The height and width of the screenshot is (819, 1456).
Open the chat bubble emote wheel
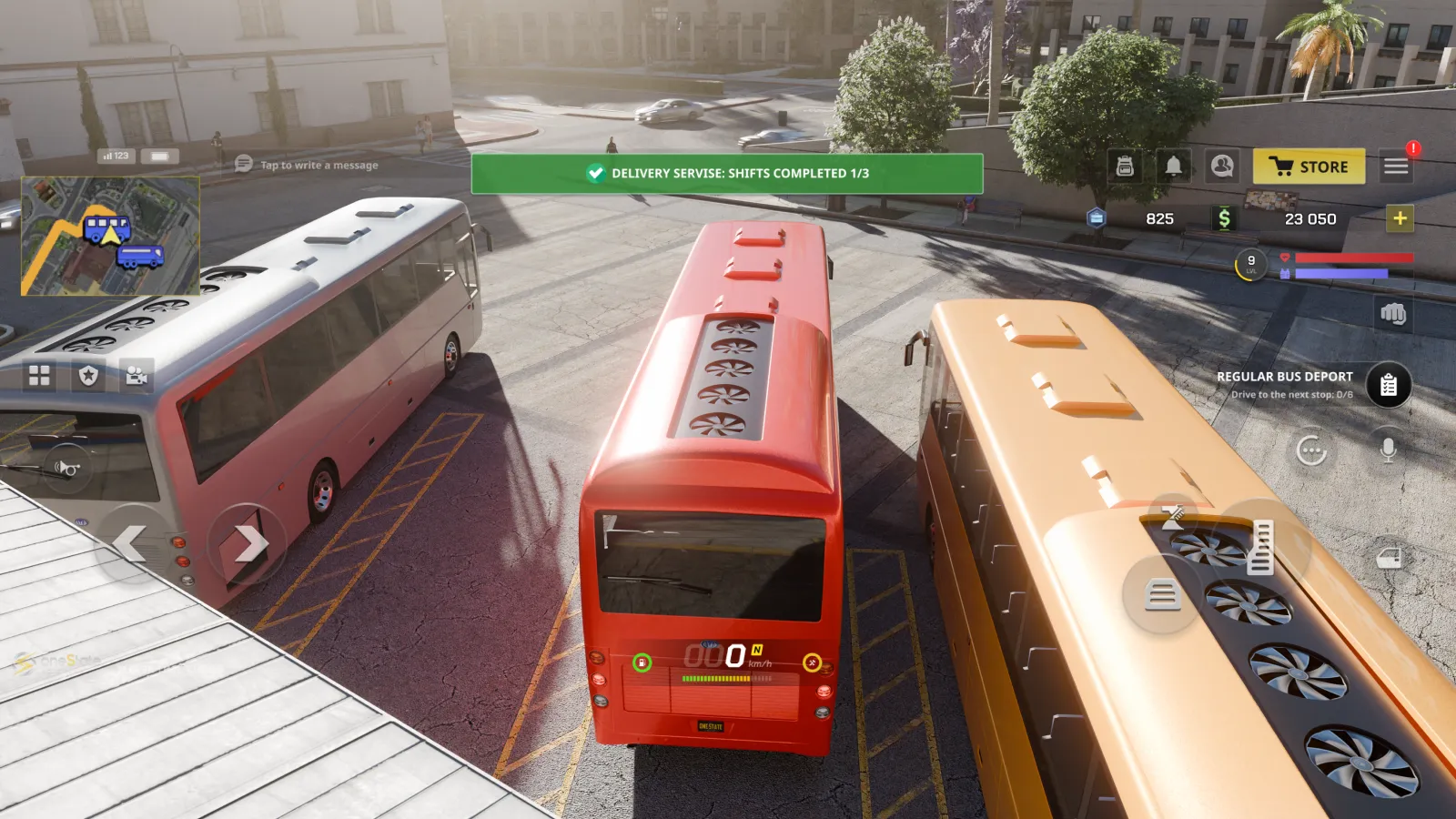coord(1310,450)
